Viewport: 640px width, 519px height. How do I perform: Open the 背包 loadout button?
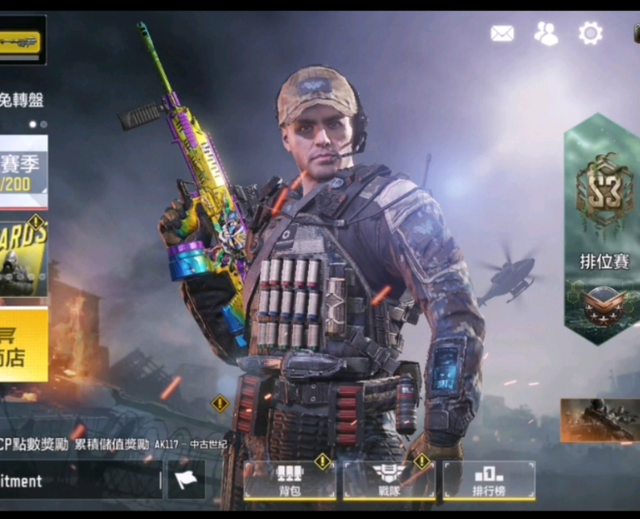coord(290,481)
